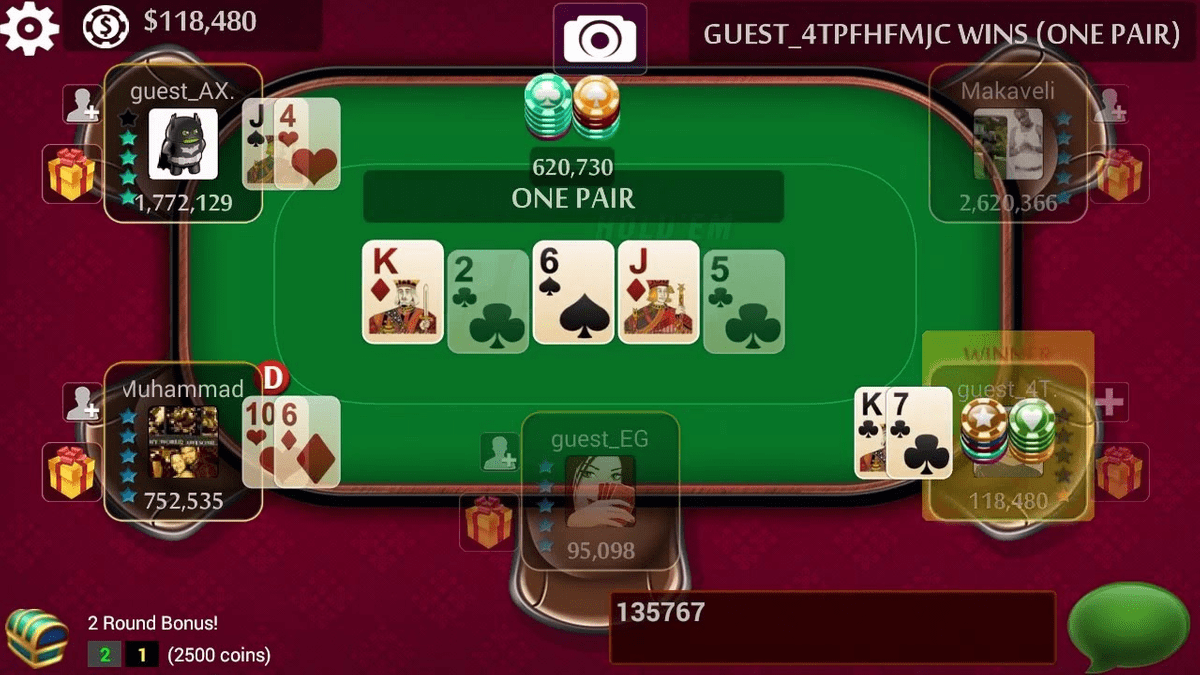Add Muhammad as a friend
The width and height of the screenshot is (1200, 675).
click(82, 402)
